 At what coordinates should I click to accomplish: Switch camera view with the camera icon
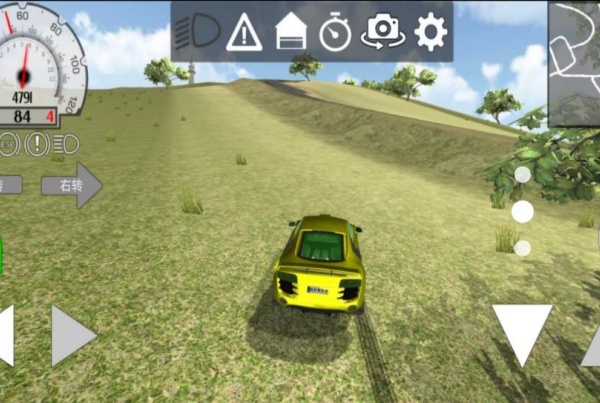383,33
